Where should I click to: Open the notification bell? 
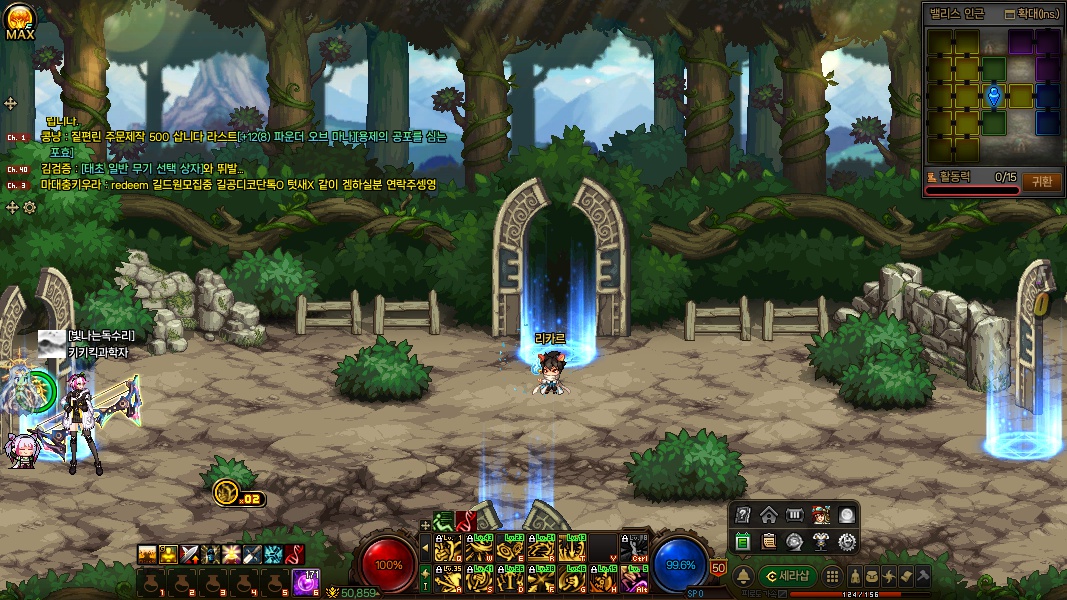pyautogui.click(x=744, y=577)
